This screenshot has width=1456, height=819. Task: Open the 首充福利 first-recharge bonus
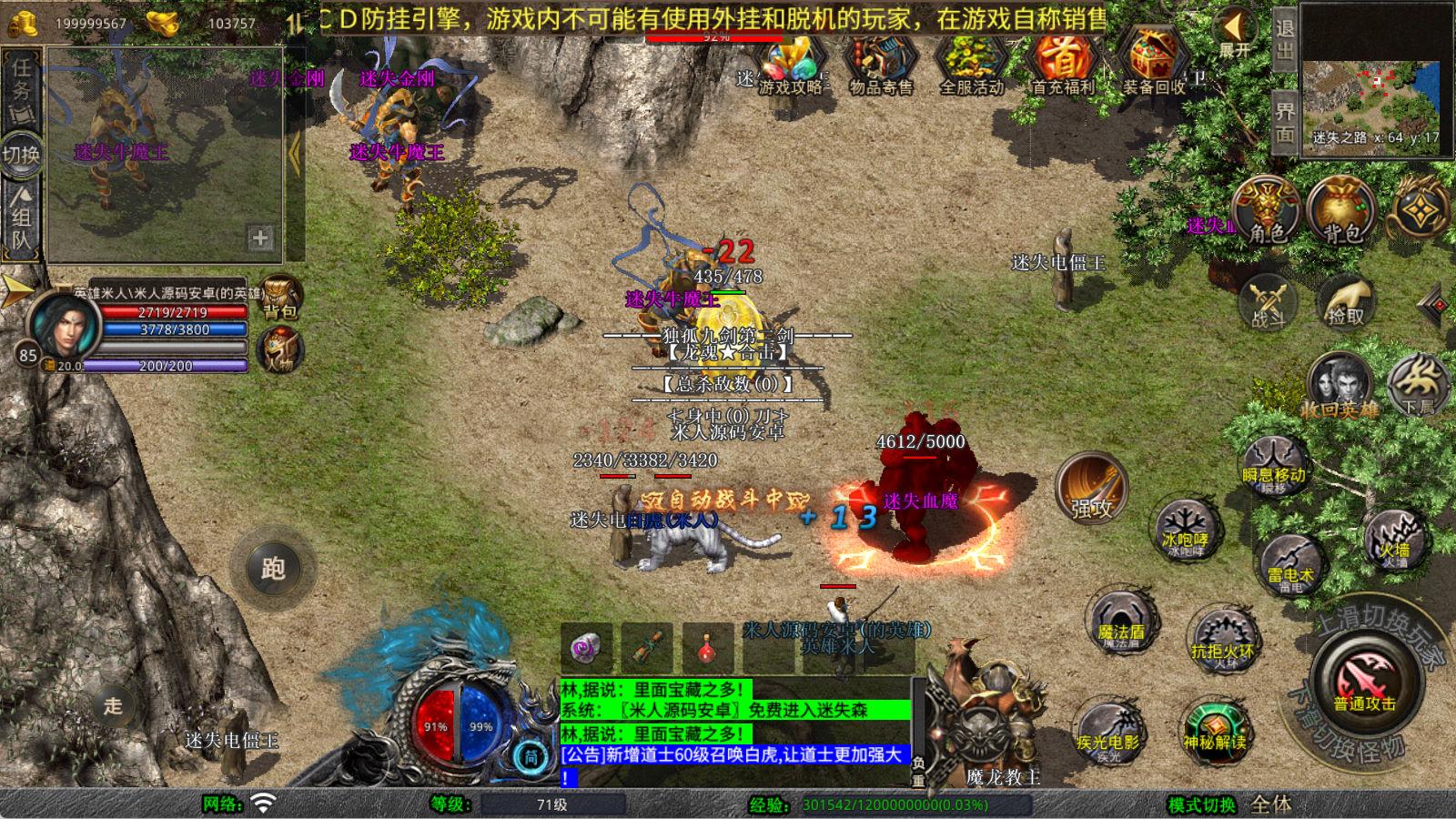1063,64
